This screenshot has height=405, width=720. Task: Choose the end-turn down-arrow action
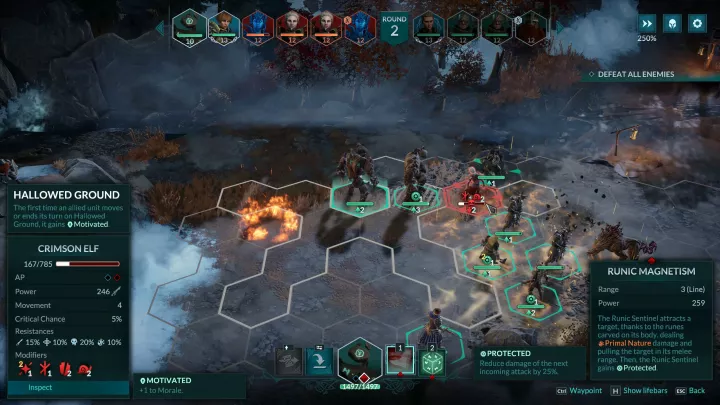point(321,361)
